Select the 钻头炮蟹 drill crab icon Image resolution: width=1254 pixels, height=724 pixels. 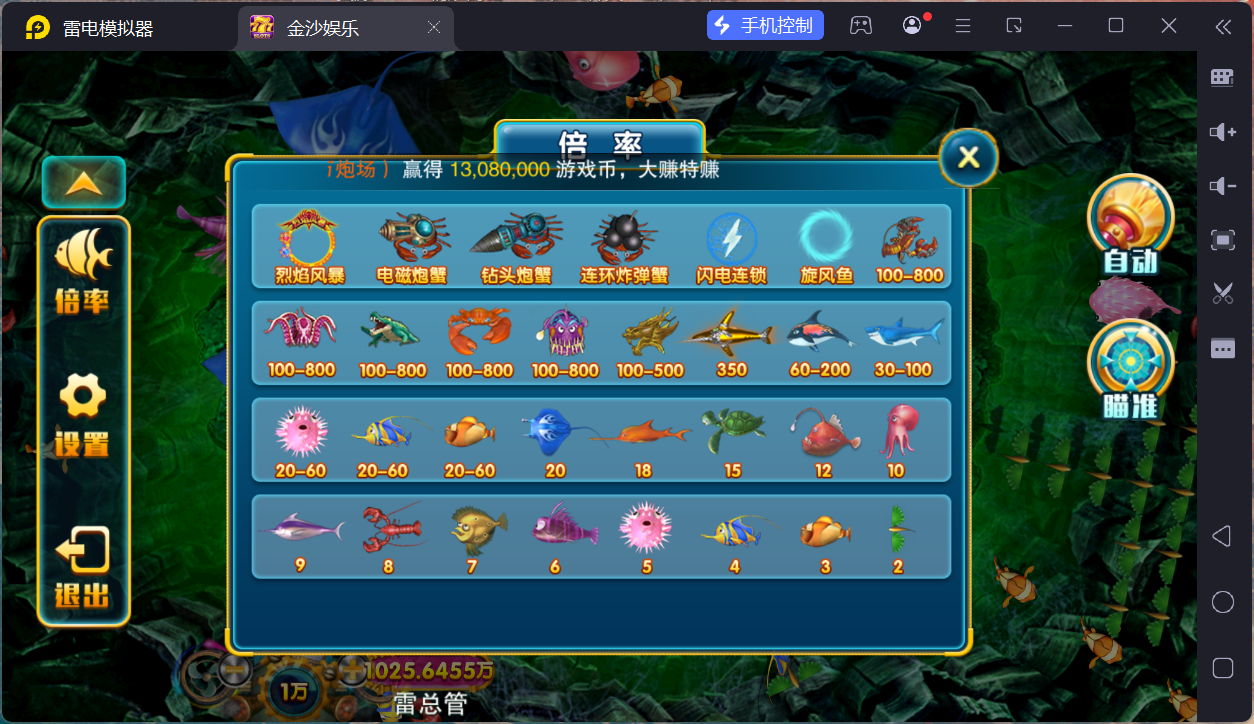[x=517, y=238]
